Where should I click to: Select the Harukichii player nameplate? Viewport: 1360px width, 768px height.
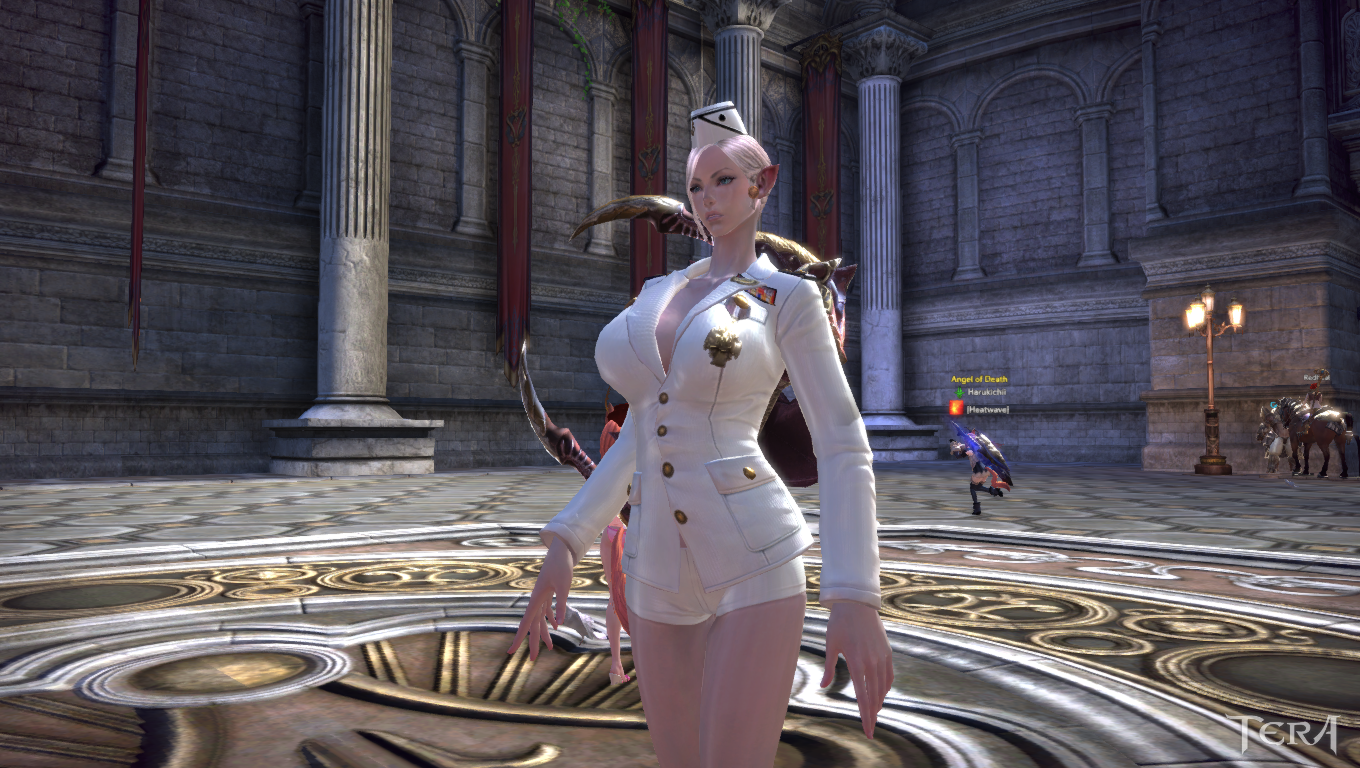coord(984,393)
